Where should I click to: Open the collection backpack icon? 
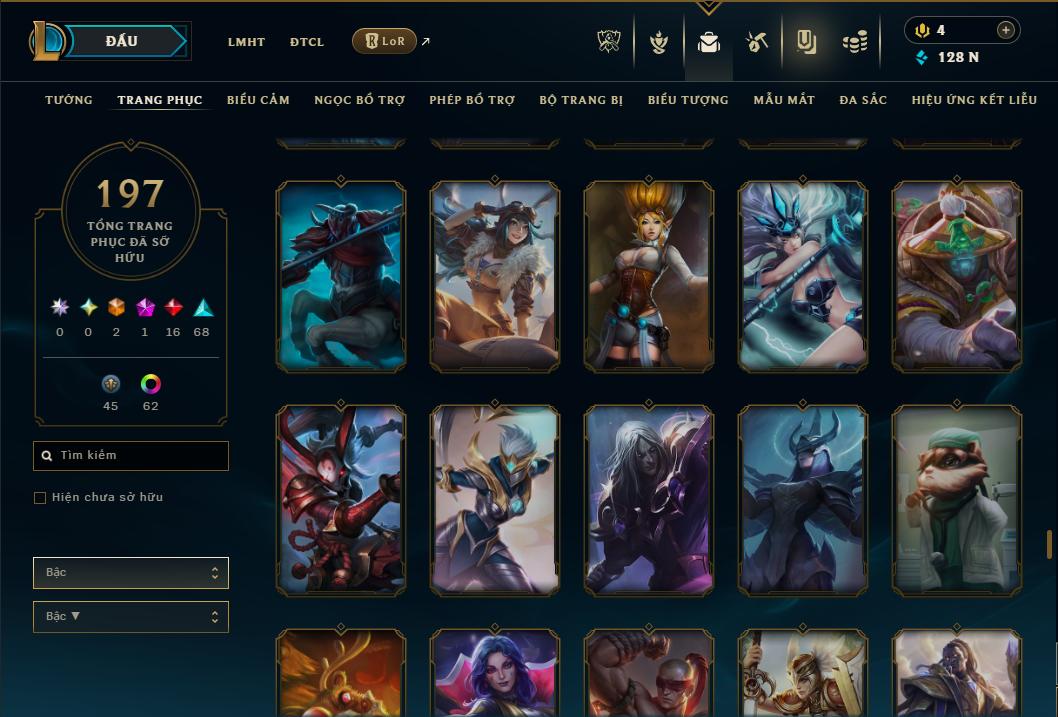[709, 43]
